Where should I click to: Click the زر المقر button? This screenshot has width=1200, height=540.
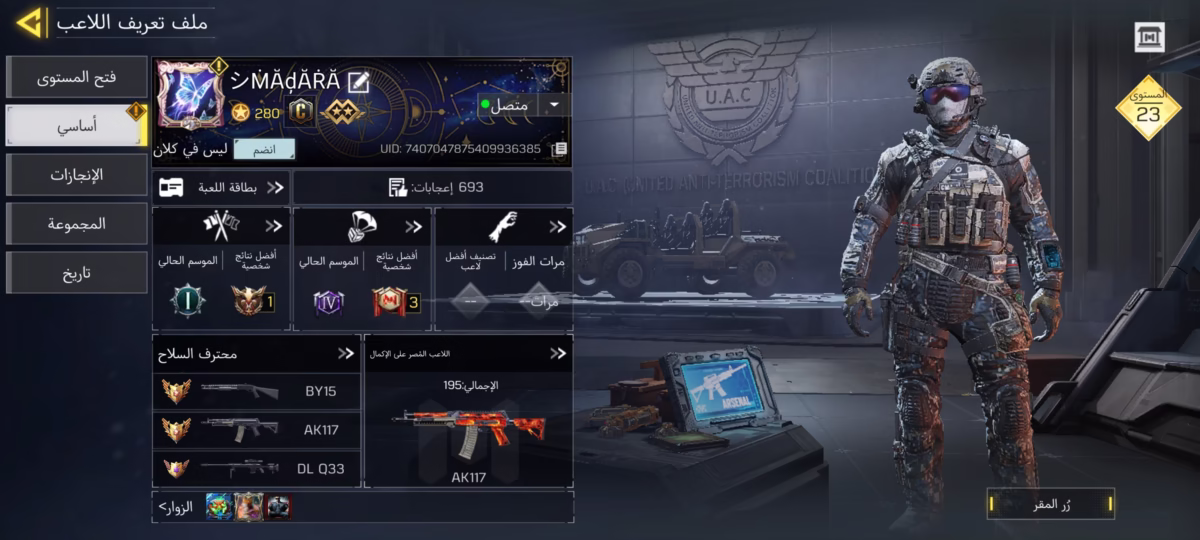point(1050,504)
